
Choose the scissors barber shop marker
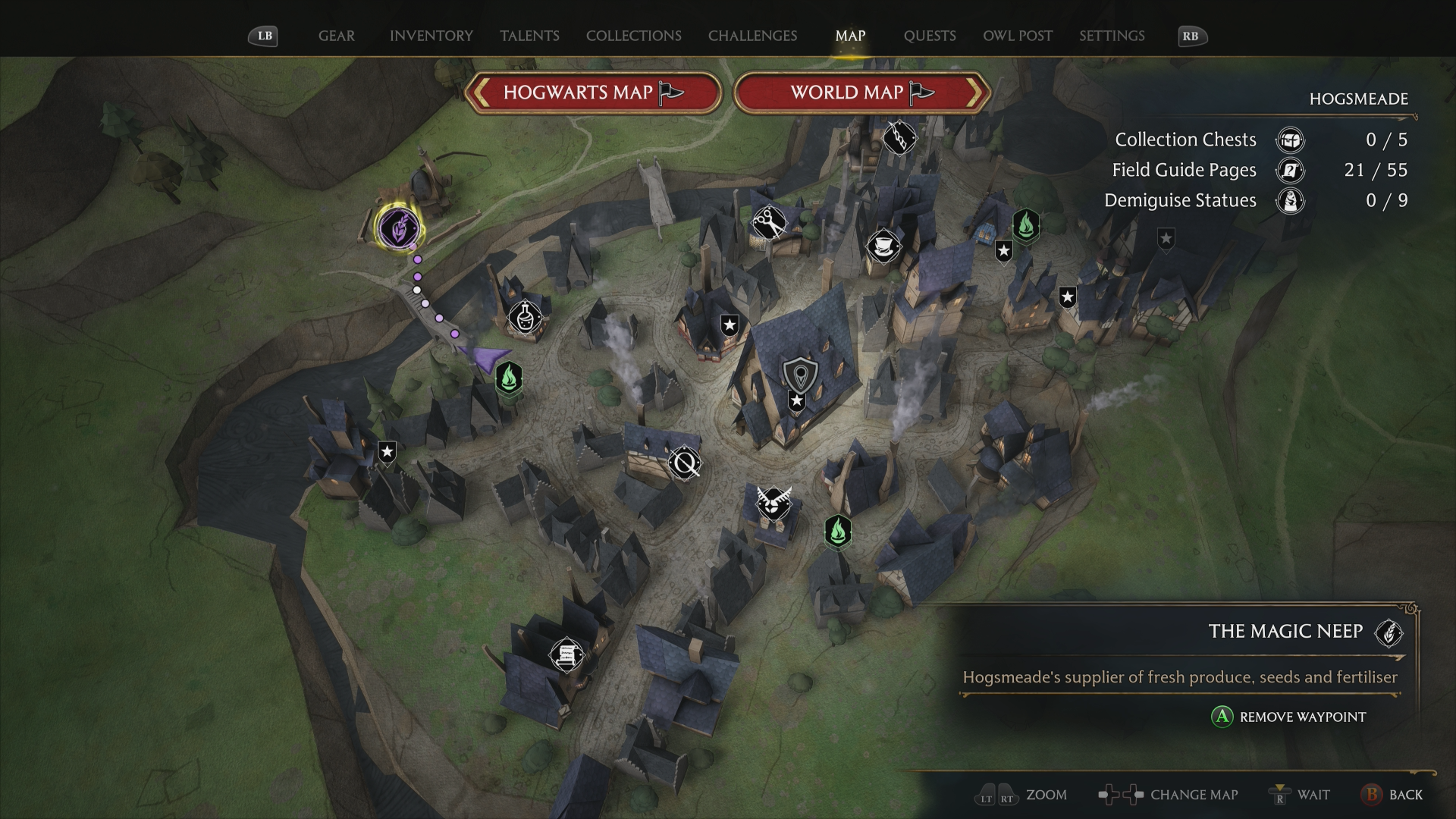(769, 223)
